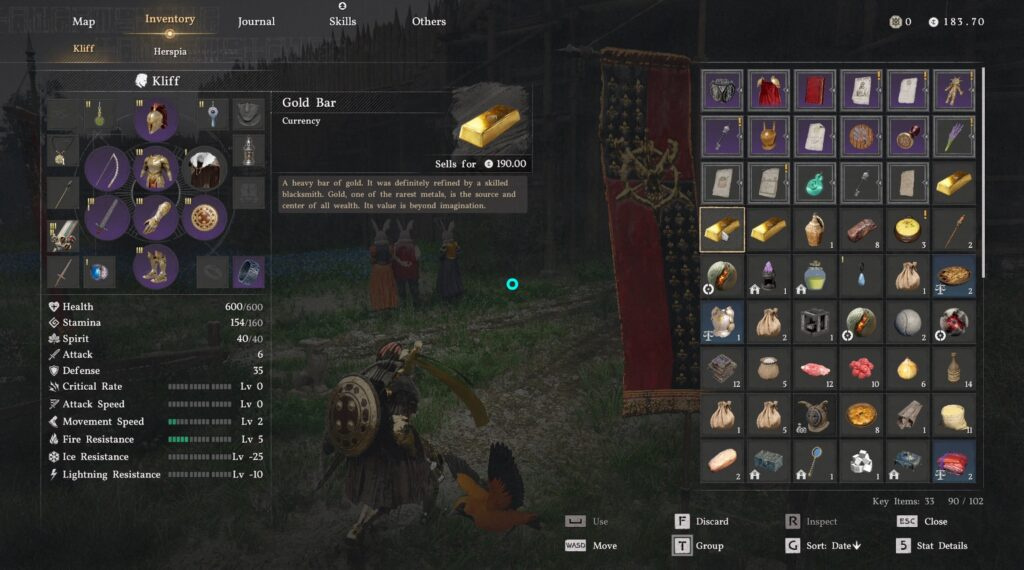Switch to Herspia's inventory
Screen dimensions: 1024x570
[170, 51]
